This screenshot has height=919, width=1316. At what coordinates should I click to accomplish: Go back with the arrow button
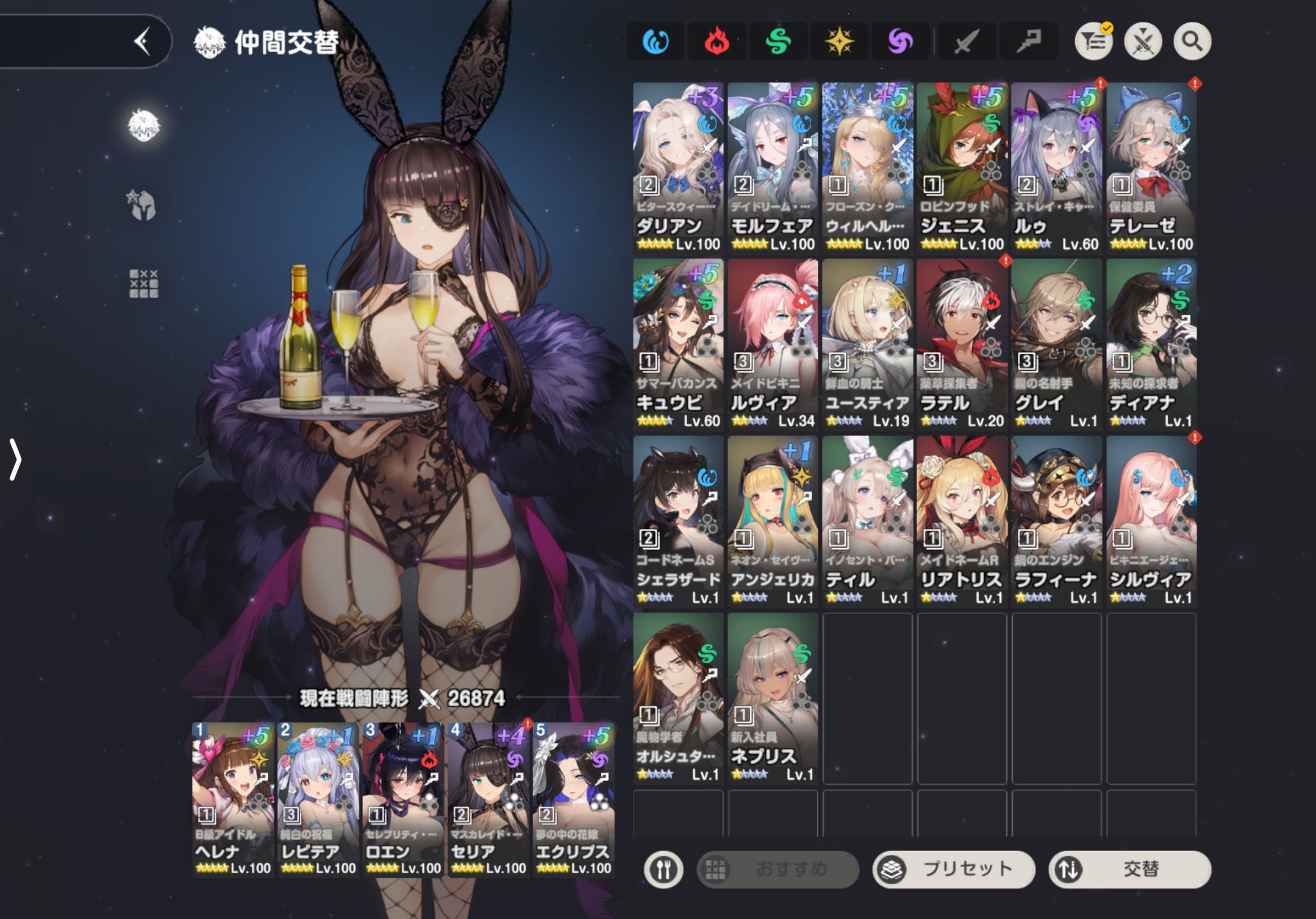pos(142,41)
